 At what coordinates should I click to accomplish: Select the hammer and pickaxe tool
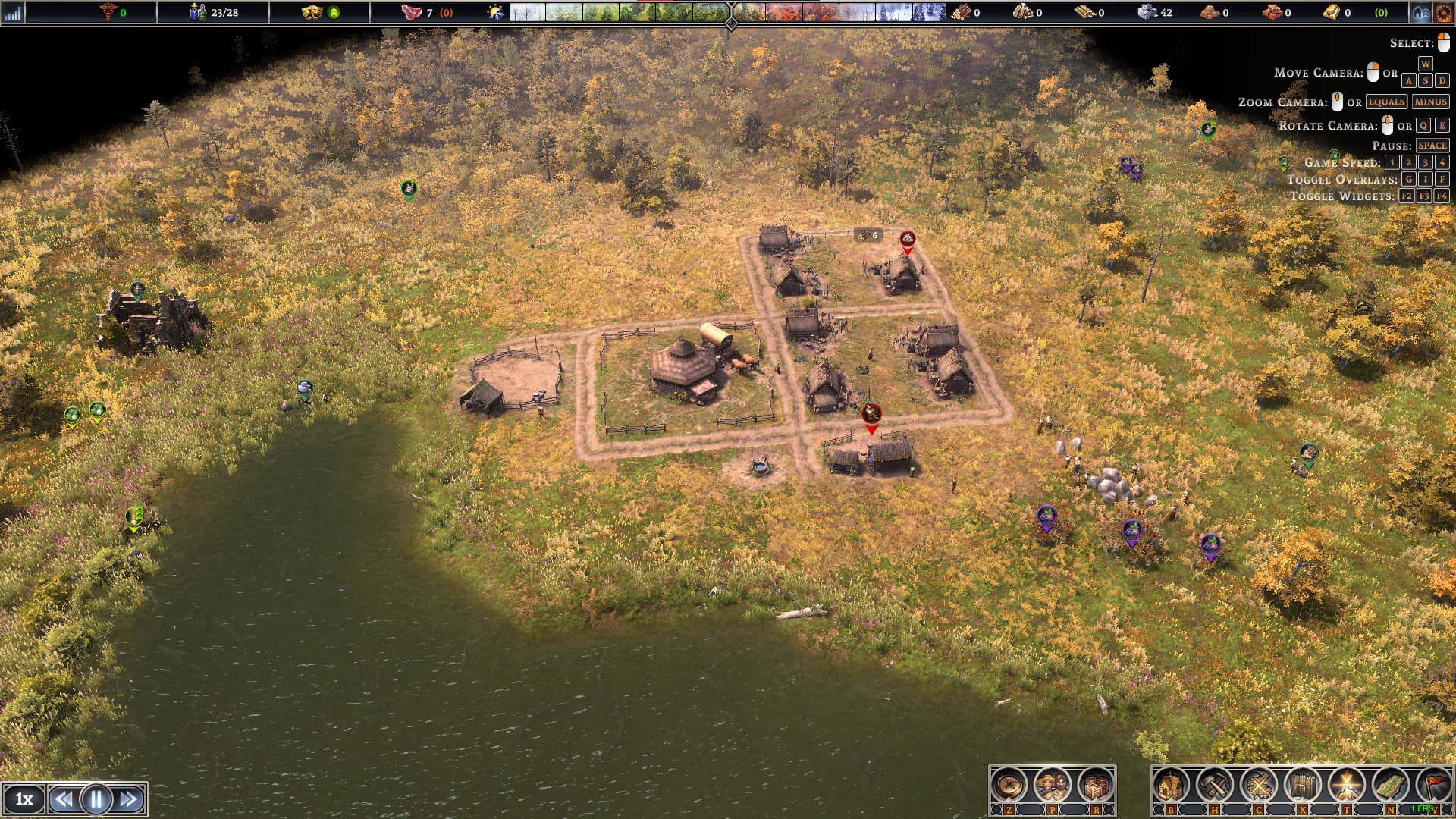coord(1215,786)
